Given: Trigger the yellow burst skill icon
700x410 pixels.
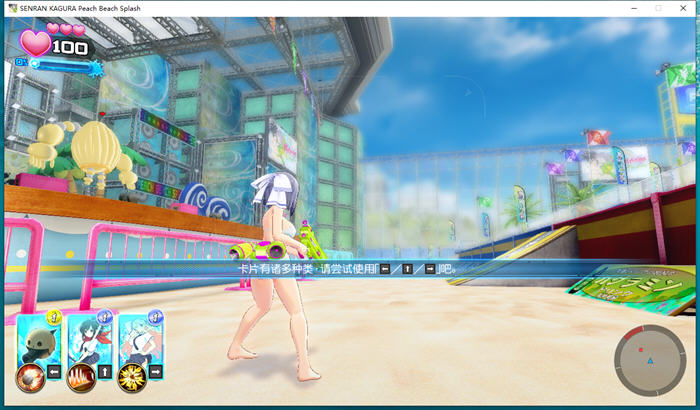Looking at the screenshot, I should point(130,378).
